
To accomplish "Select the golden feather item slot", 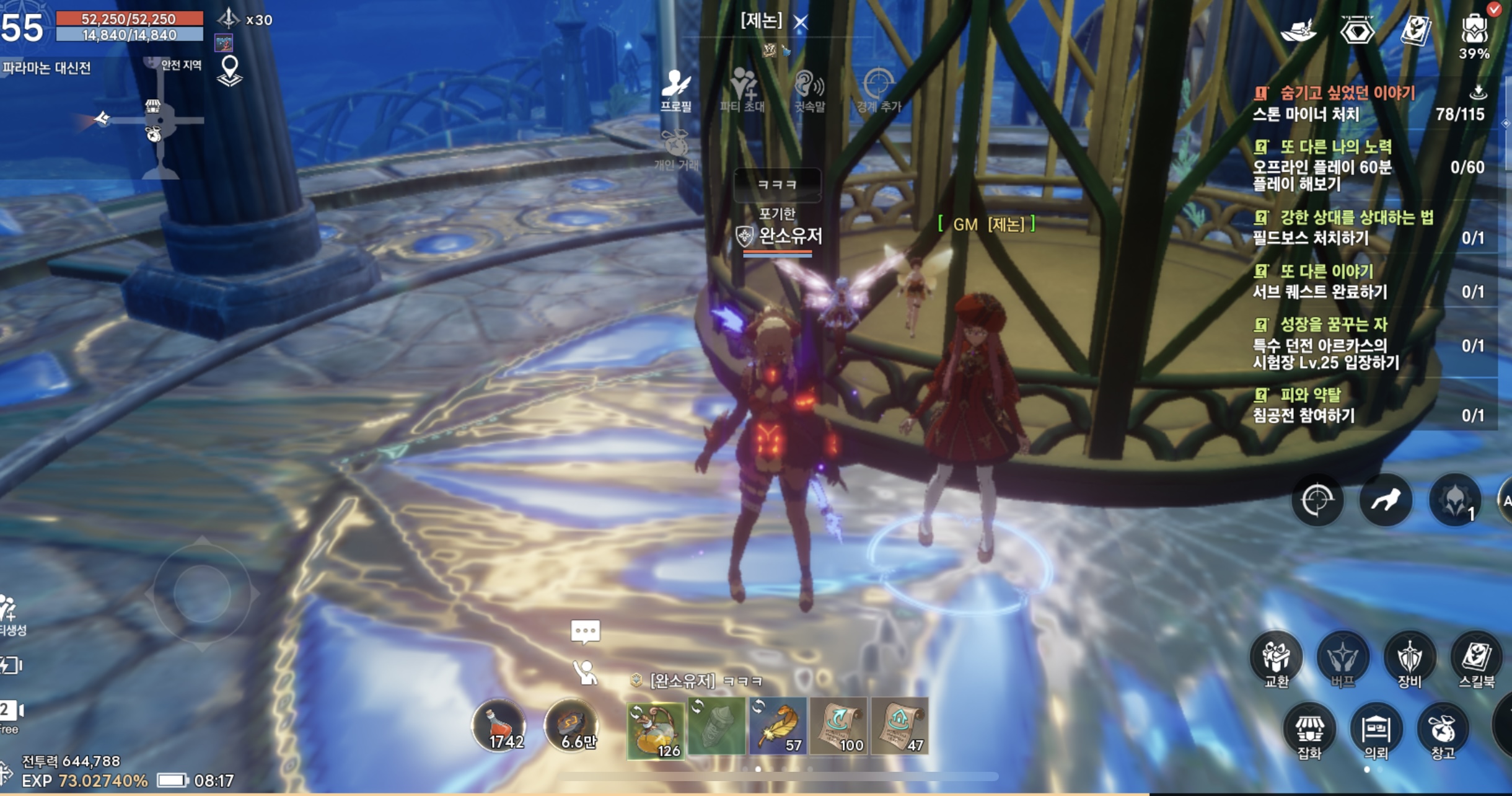I will pyautogui.click(x=778, y=726).
